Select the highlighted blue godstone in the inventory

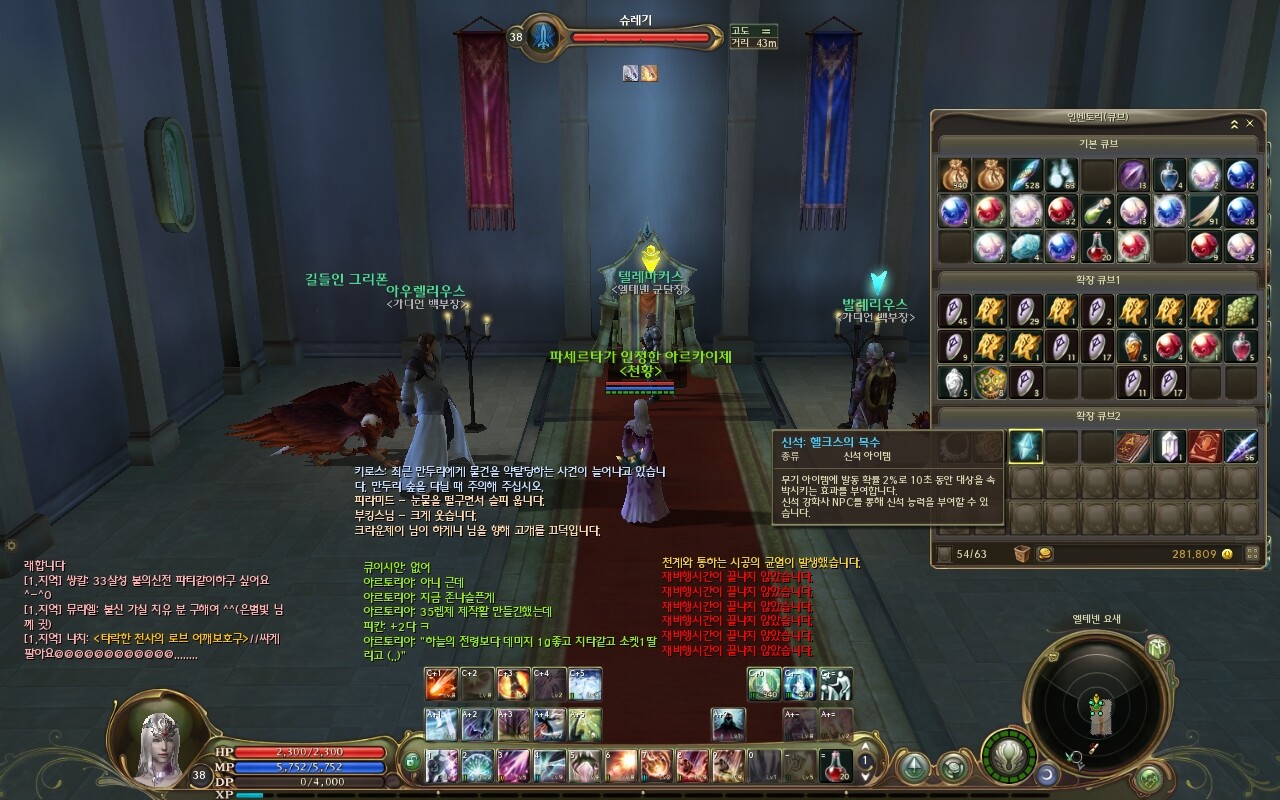1025,446
